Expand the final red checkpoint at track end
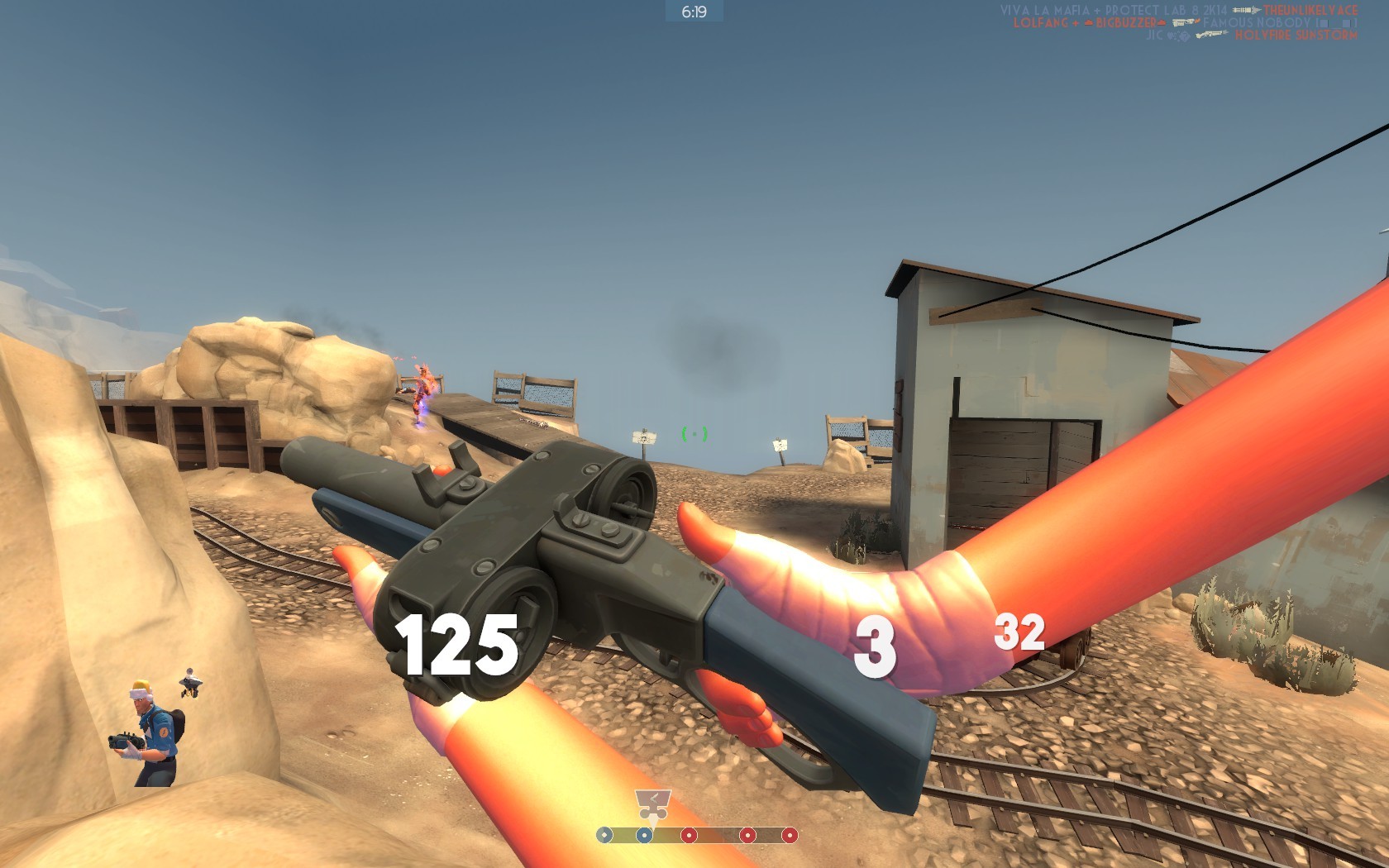The image size is (1389, 868). pos(790,835)
